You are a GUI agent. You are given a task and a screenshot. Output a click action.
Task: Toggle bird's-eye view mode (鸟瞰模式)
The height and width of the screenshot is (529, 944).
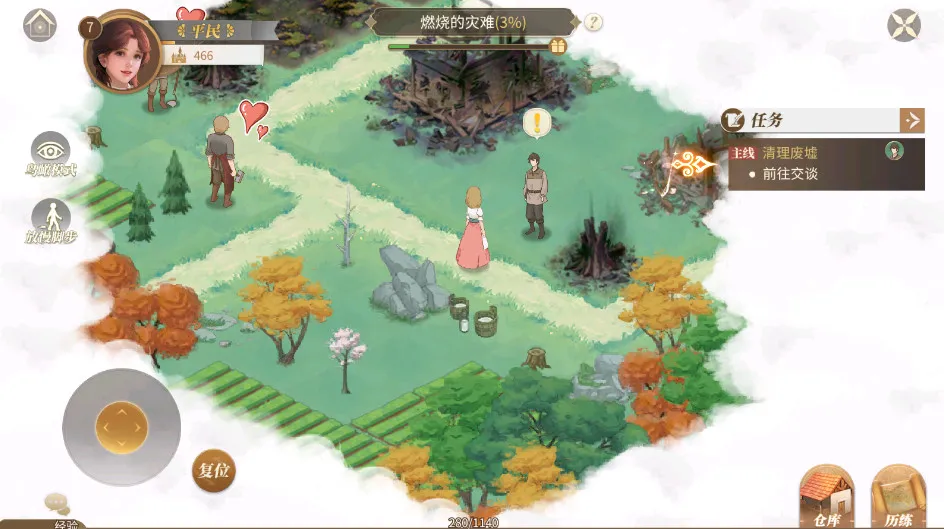[51, 154]
